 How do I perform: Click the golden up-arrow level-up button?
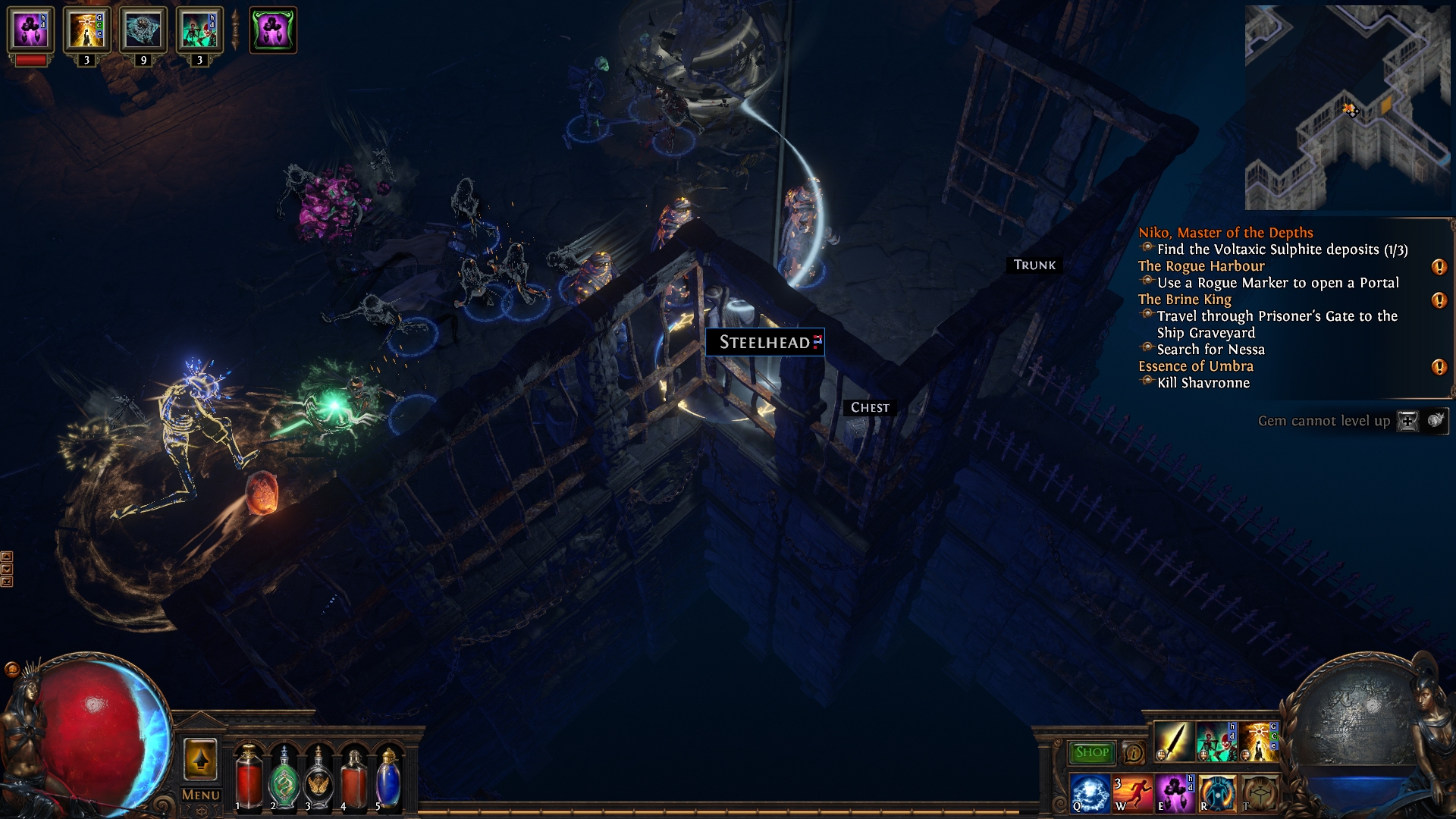200,759
